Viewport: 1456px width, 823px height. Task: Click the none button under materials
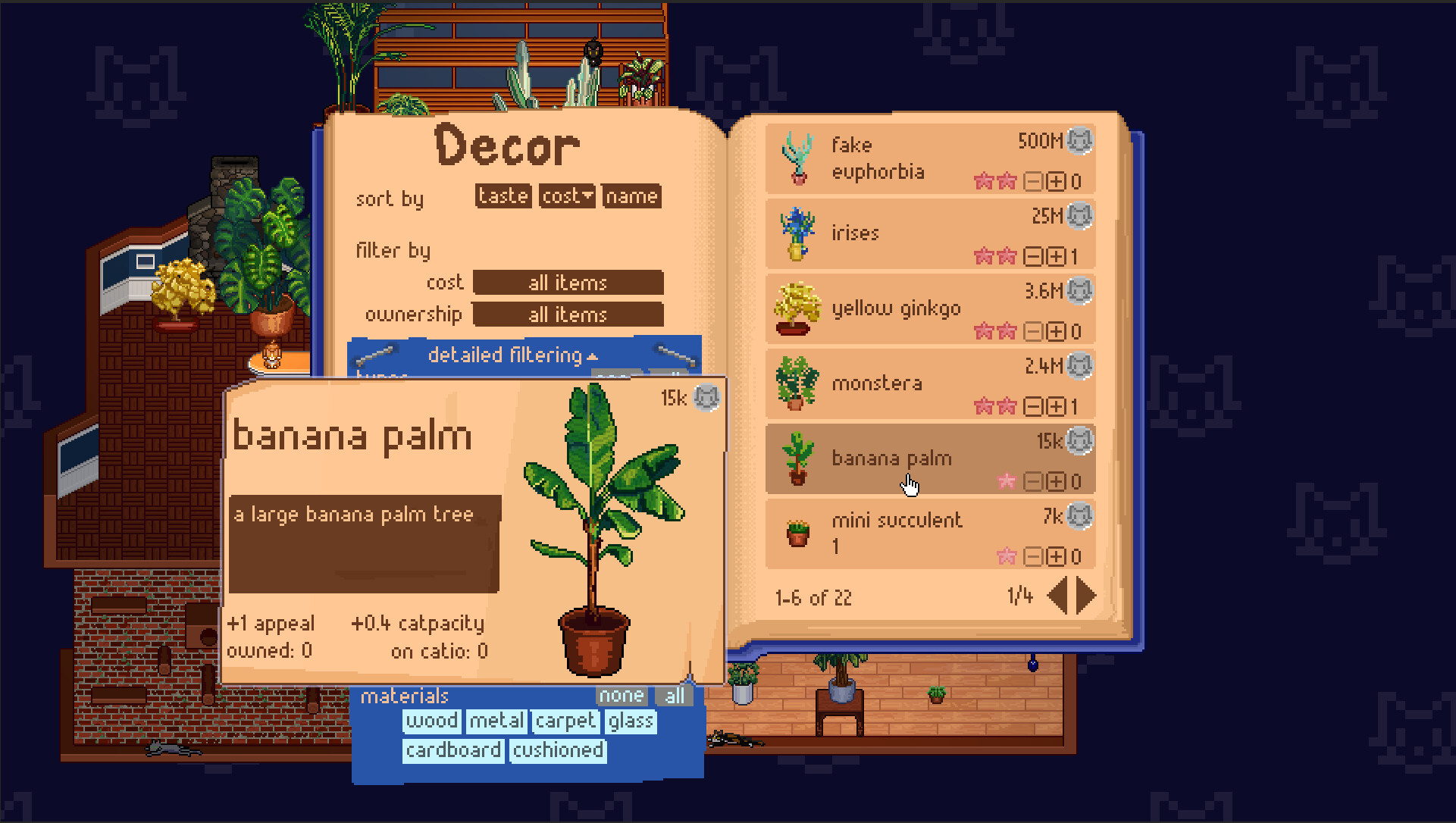click(622, 695)
